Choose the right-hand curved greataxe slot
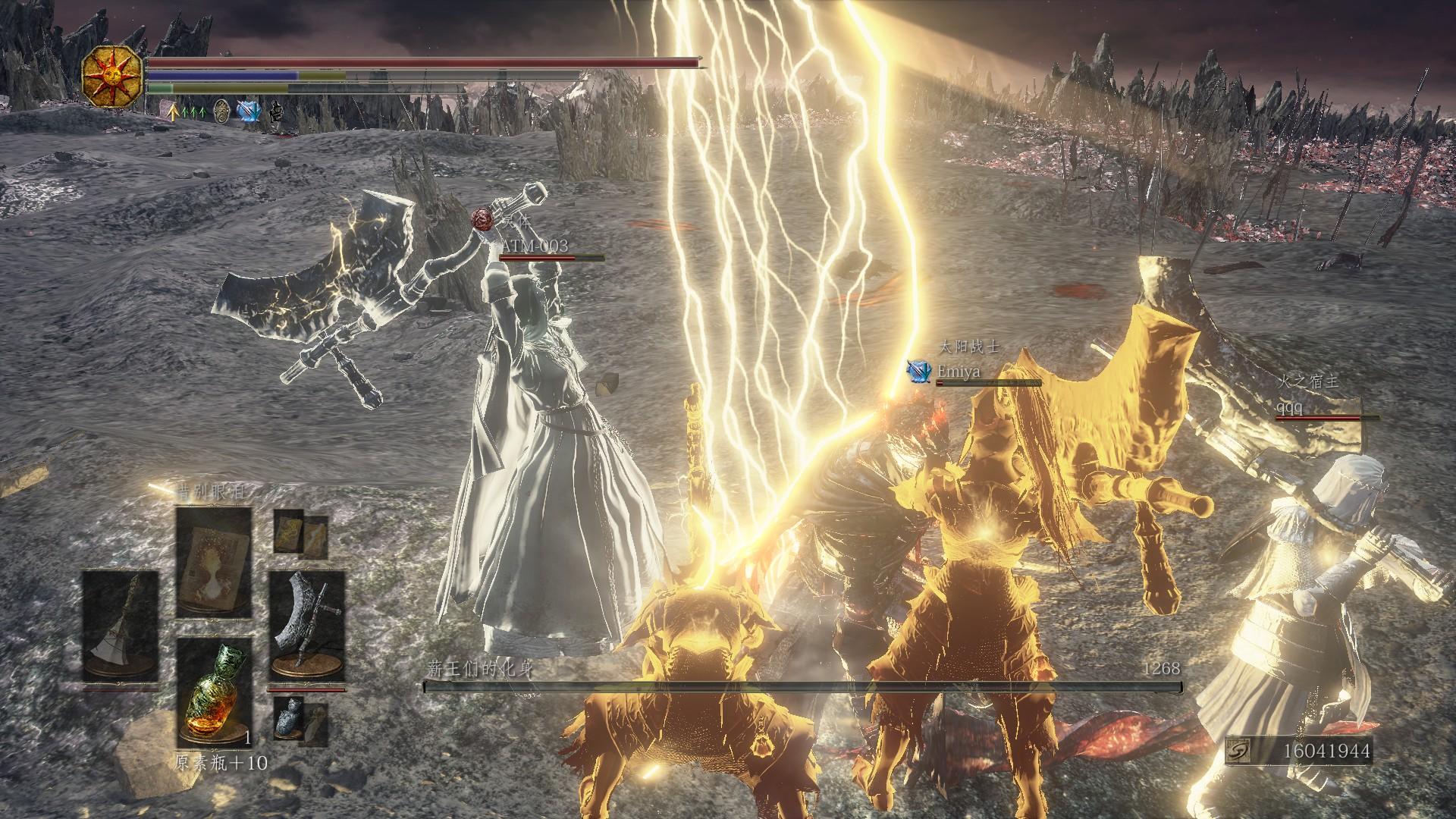Screen dimensions: 1456x819 click(306, 624)
